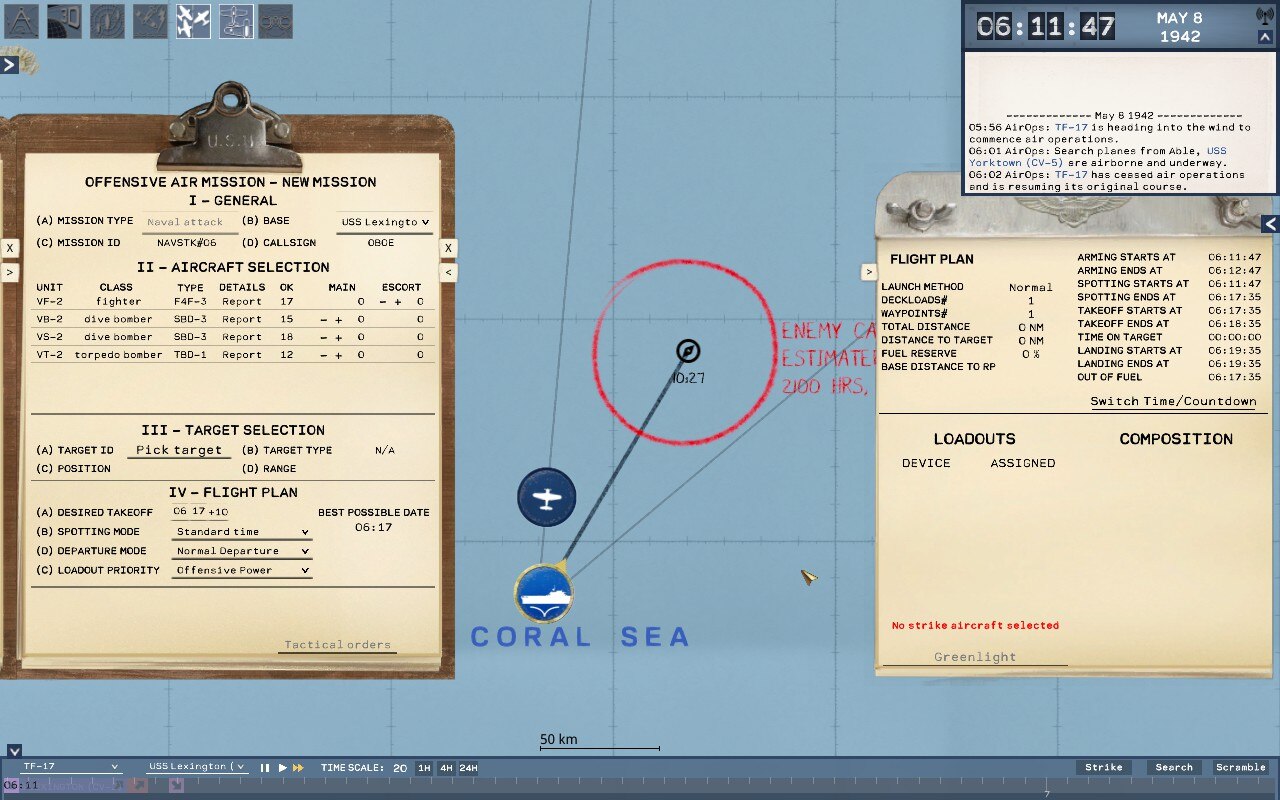The image size is (1280, 800).
Task: Toggle the three-planes air missions icon
Action: pos(194,22)
